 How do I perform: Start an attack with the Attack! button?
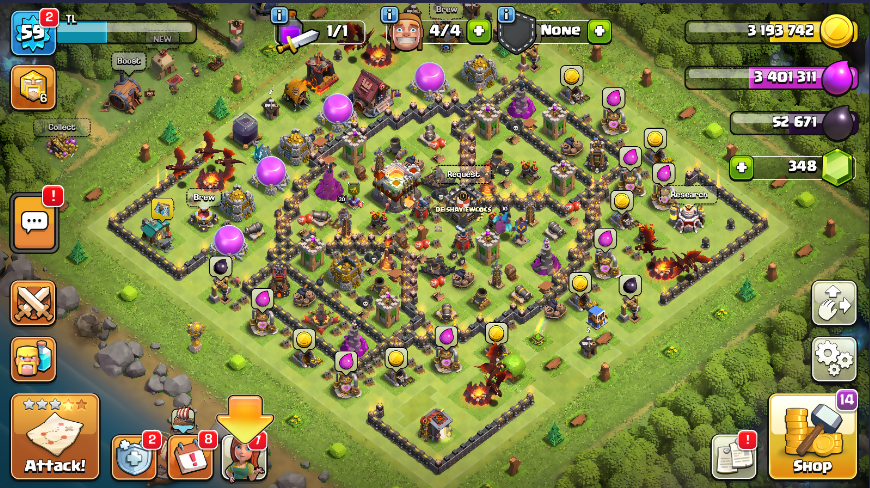point(55,437)
